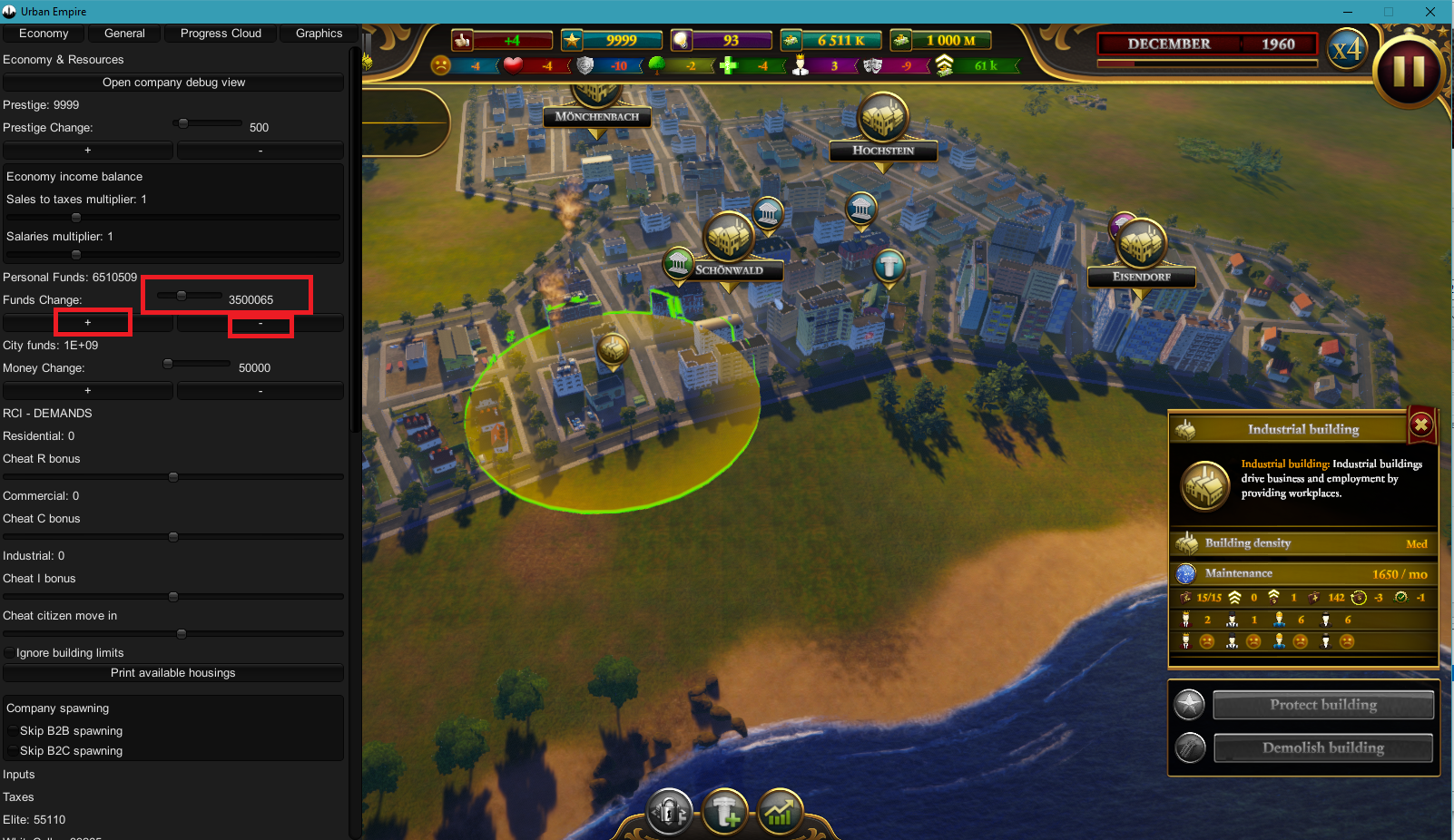Switch to the Economy tab
This screenshot has width=1454, height=840.
(44, 34)
